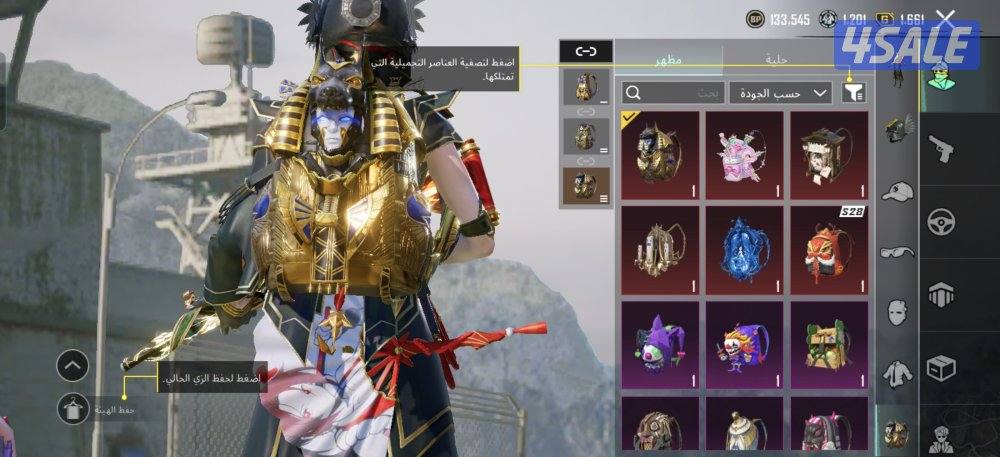Close the inventory screen with the X
The height and width of the screenshot is (457, 1000).
tap(945, 18)
